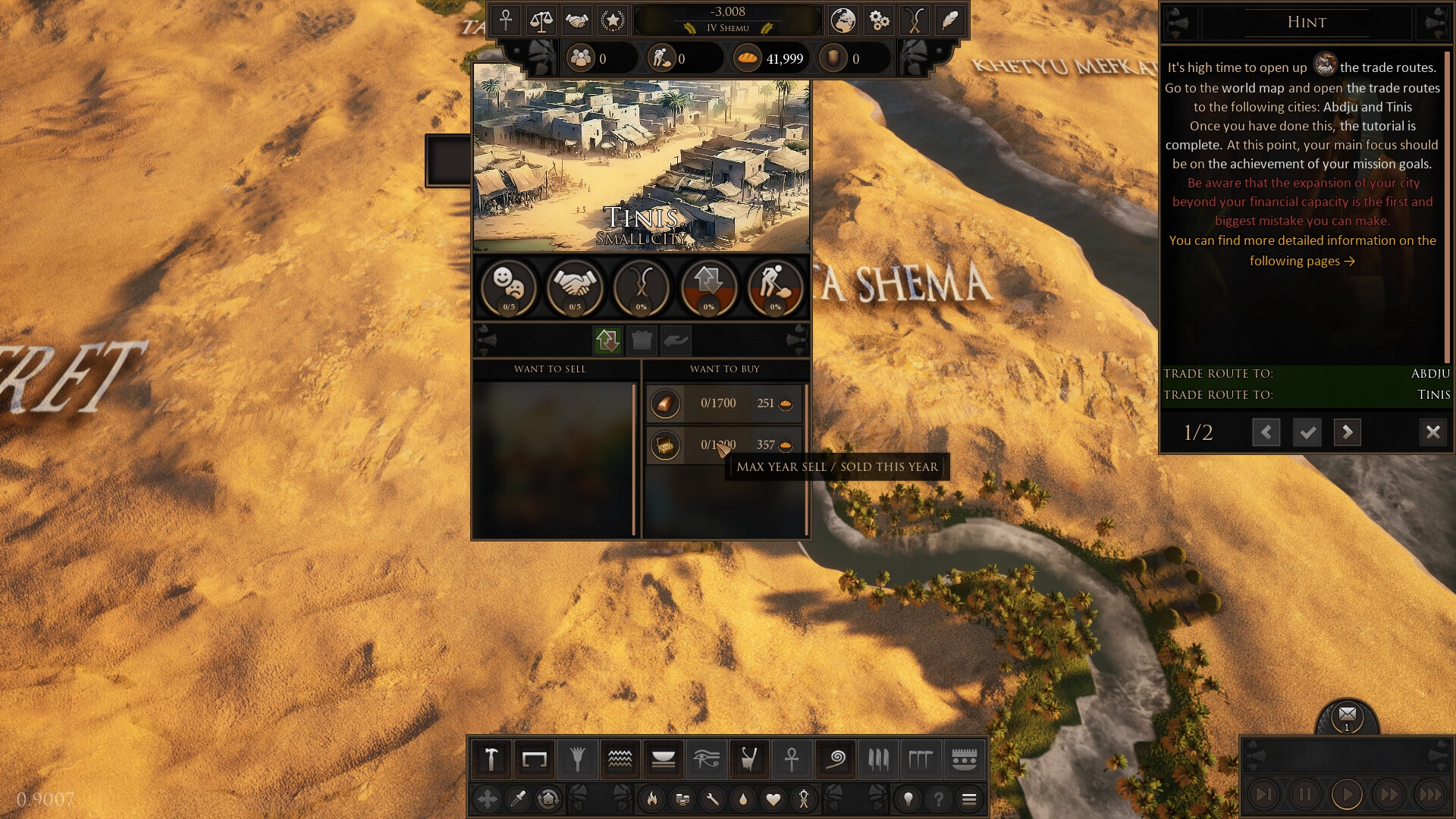Open the scales of justice panel
This screenshot has height=819, width=1456.
[541, 20]
